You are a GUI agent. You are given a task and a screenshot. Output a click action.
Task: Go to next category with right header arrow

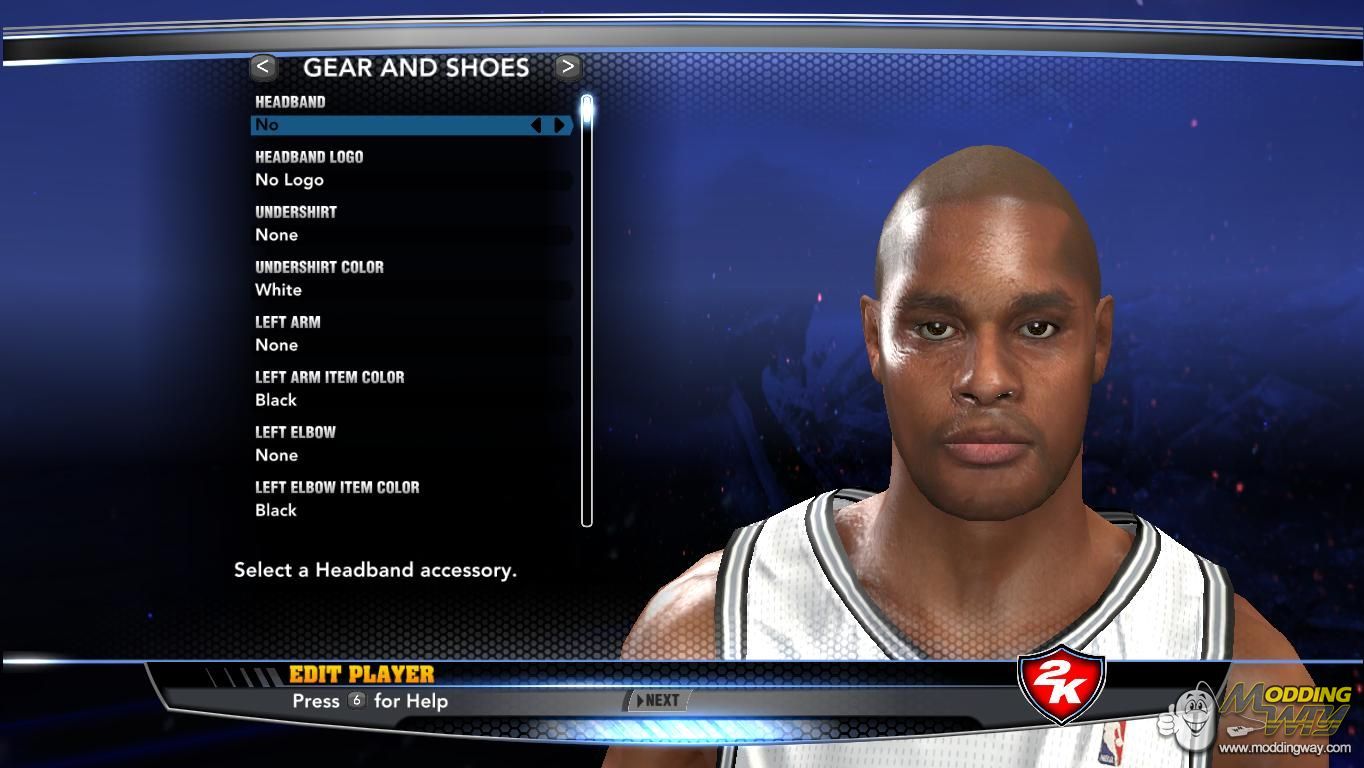[x=567, y=67]
